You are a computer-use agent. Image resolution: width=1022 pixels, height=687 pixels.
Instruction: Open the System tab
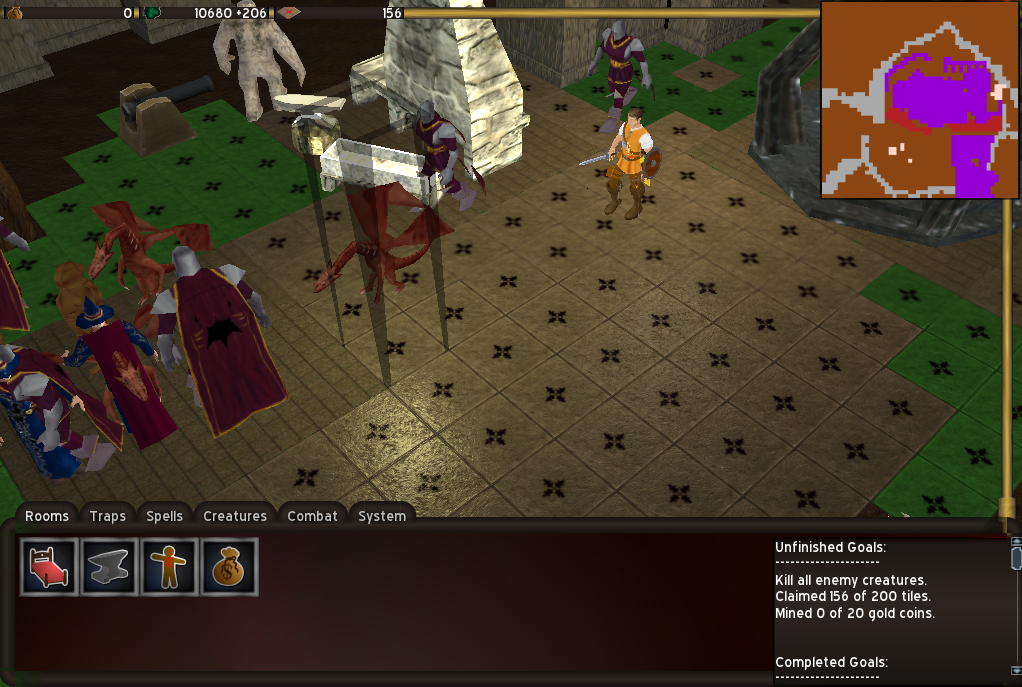[x=382, y=516]
